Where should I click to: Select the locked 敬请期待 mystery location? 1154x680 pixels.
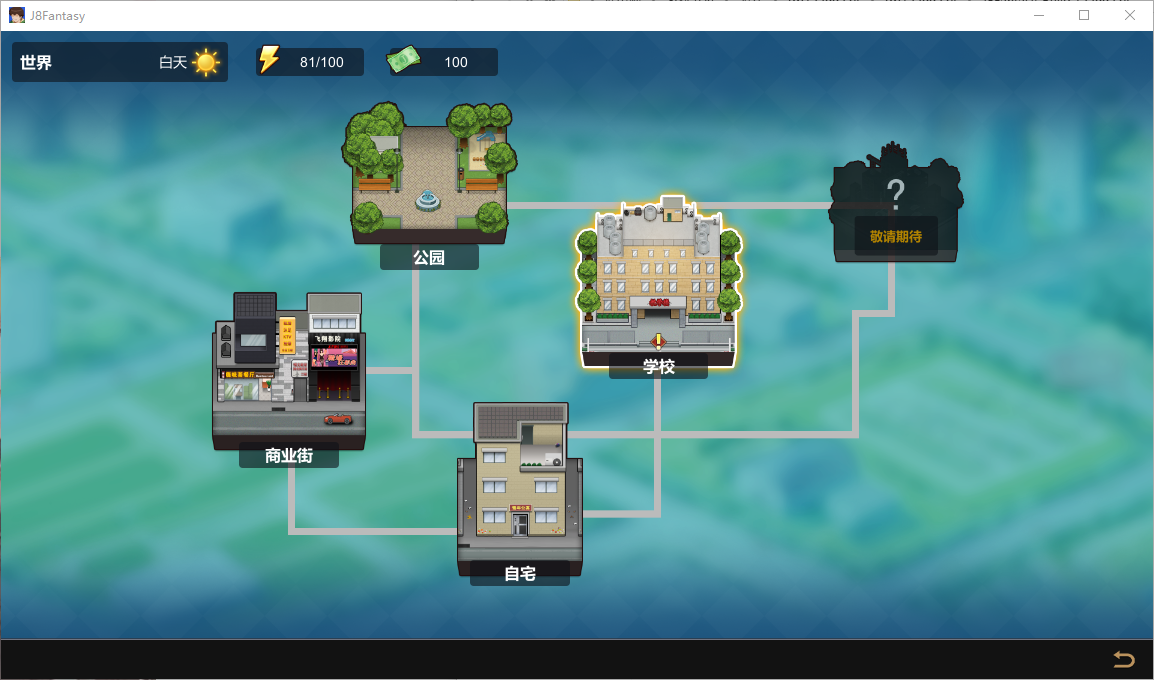(x=896, y=210)
